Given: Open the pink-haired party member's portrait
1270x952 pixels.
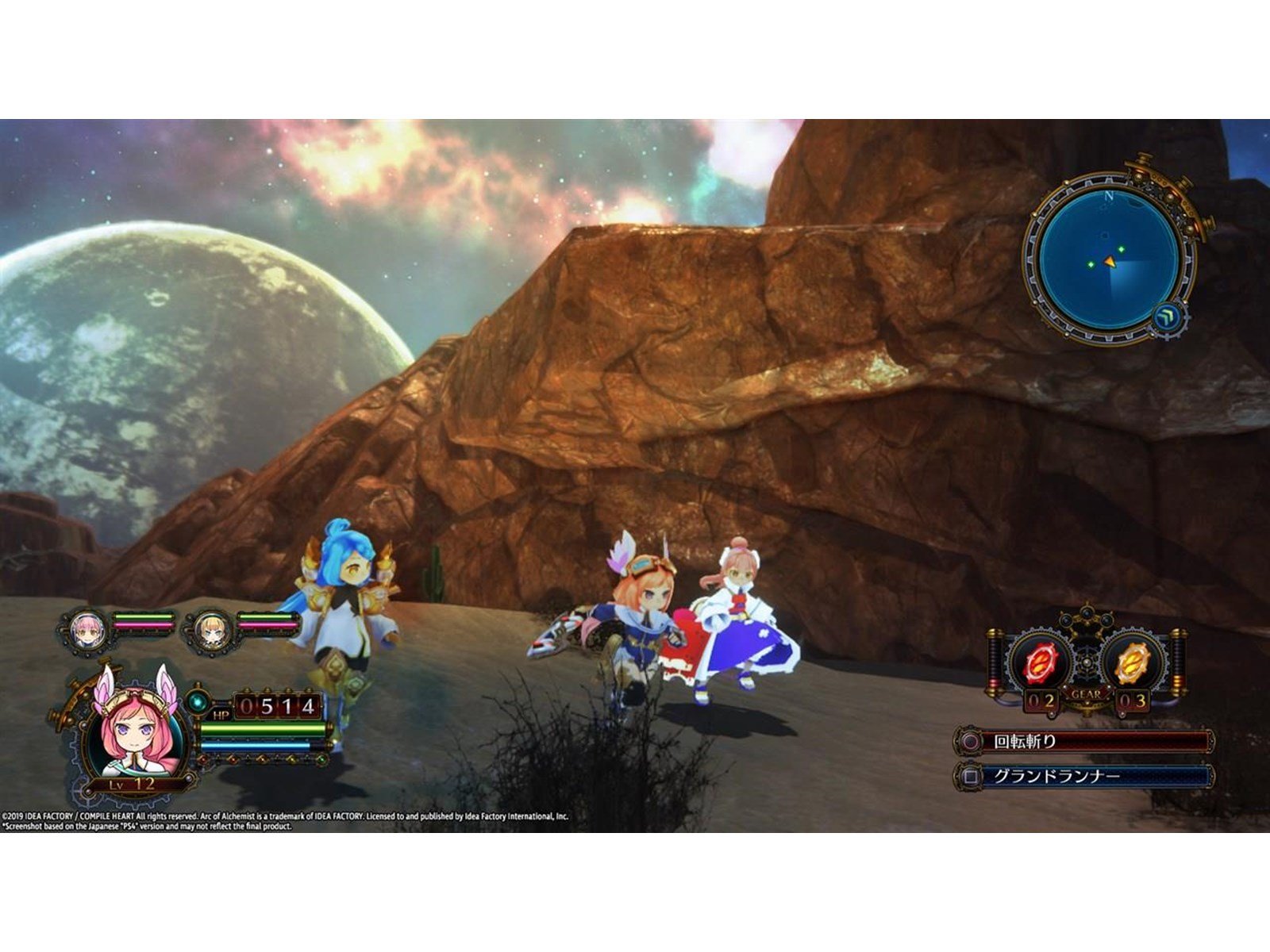Looking at the screenshot, I should coord(87,630).
